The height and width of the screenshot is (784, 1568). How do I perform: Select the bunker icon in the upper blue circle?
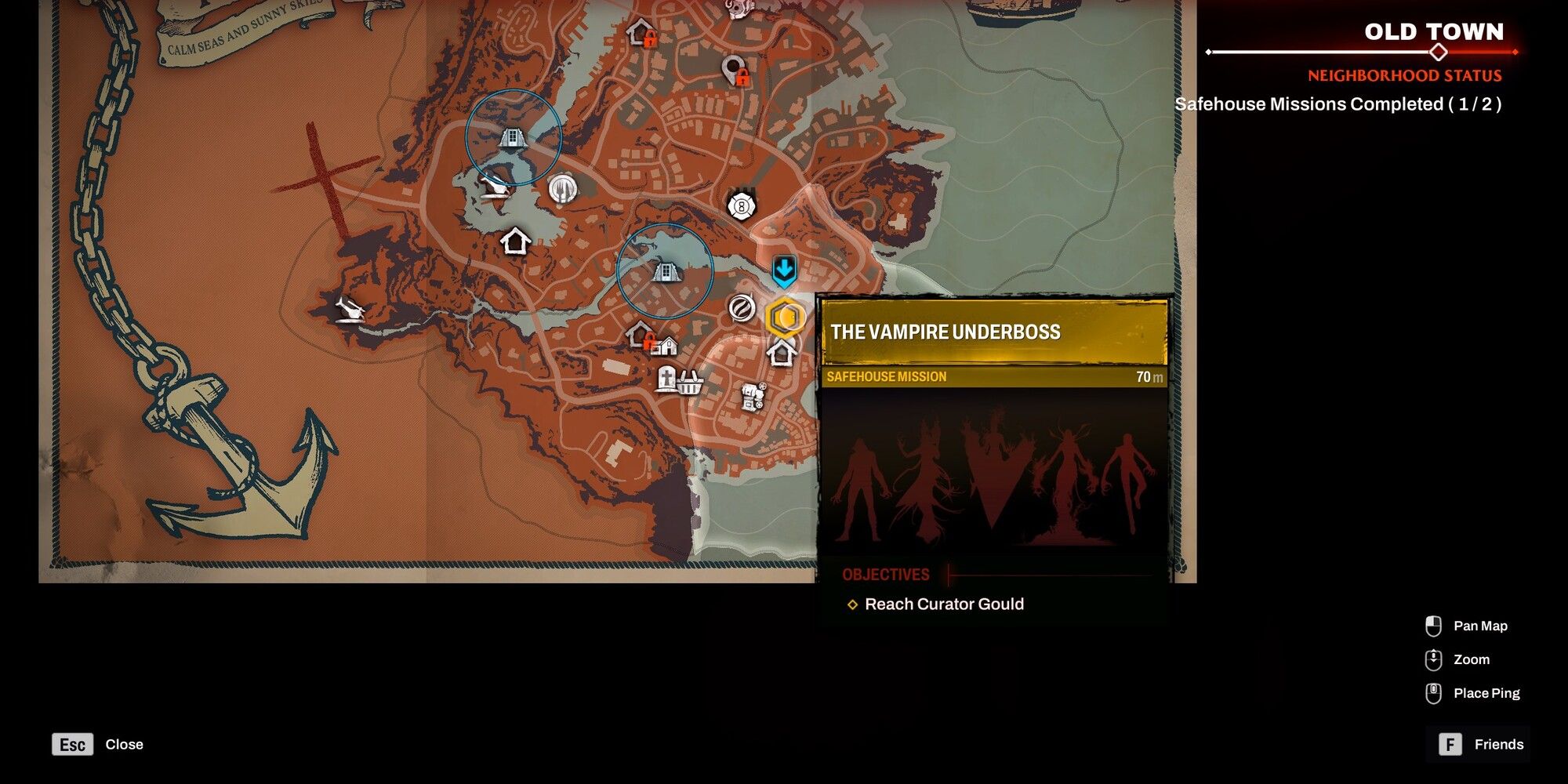point(514,137)
